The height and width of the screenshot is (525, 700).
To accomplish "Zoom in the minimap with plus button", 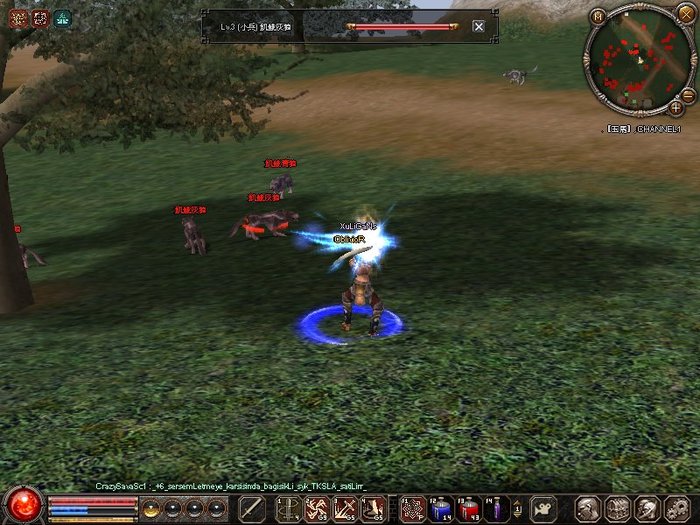I will [676, 107].
